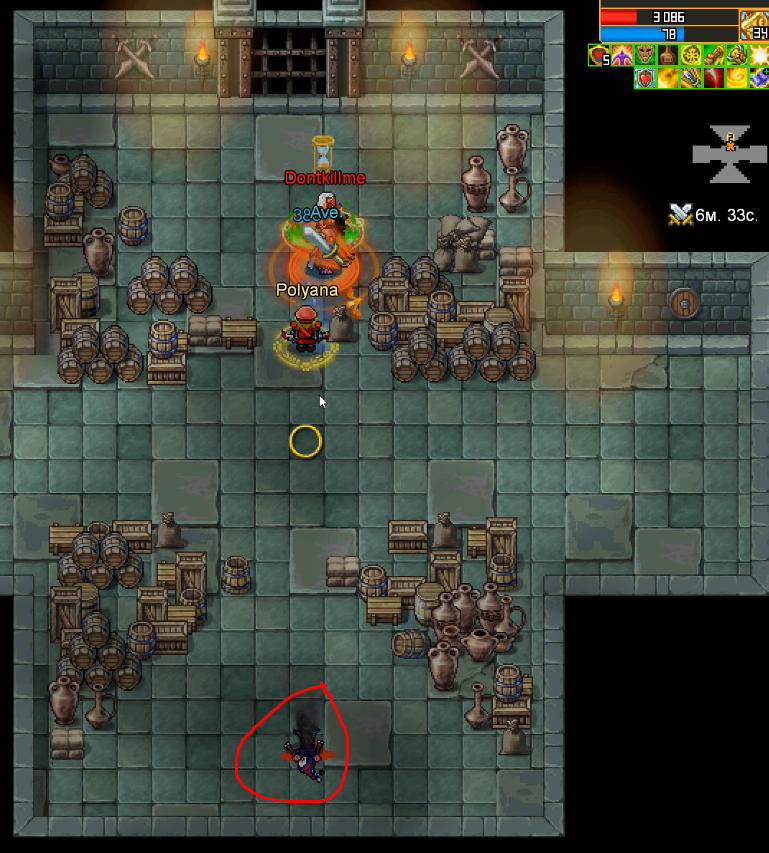
Task: Select the steel blade buff icon
Action: (691, 79)
